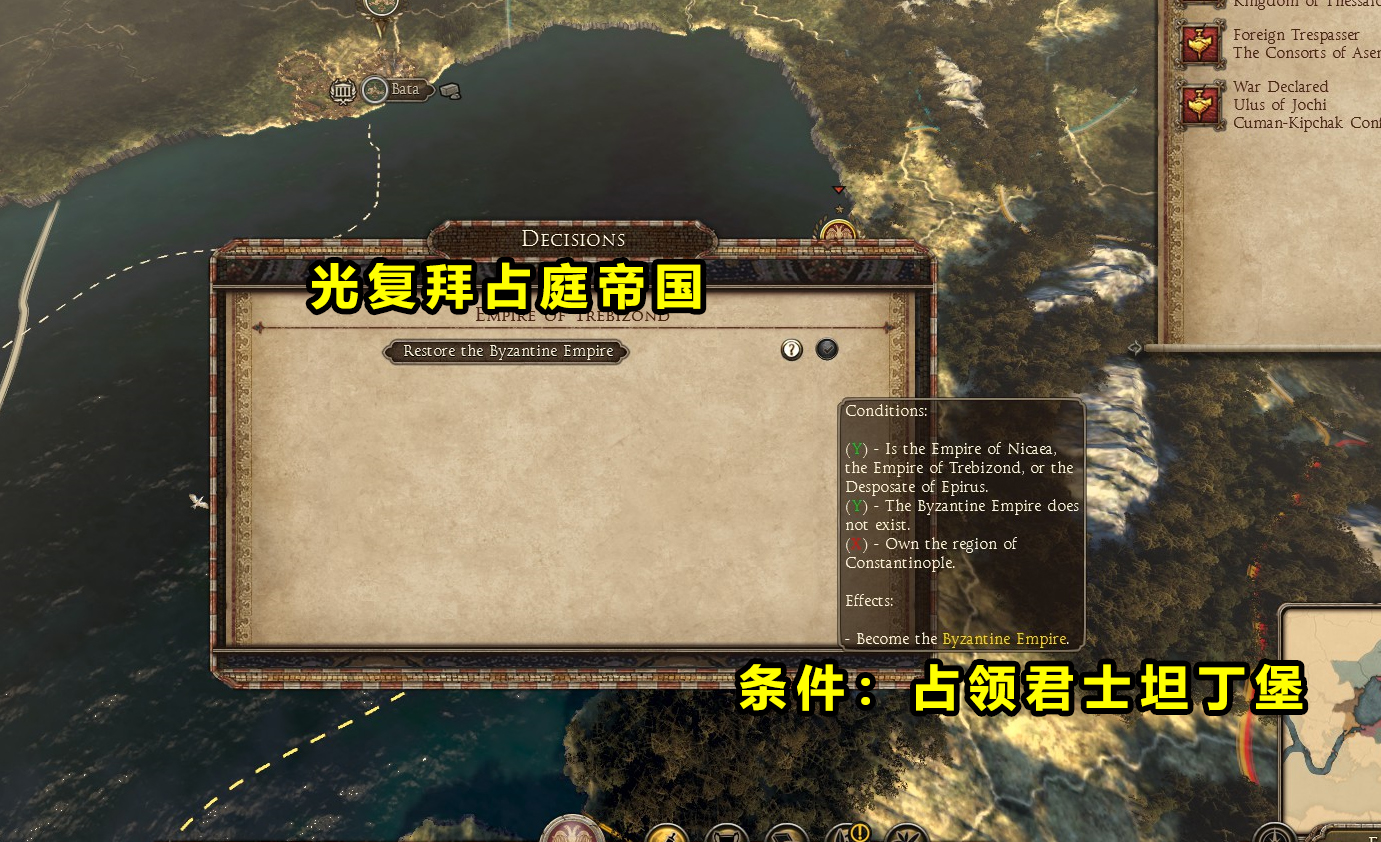This screenshot has width=1381, height=842.
Task: Click the Foreign Trespasser event icon
Action: tap(1199, 43)
